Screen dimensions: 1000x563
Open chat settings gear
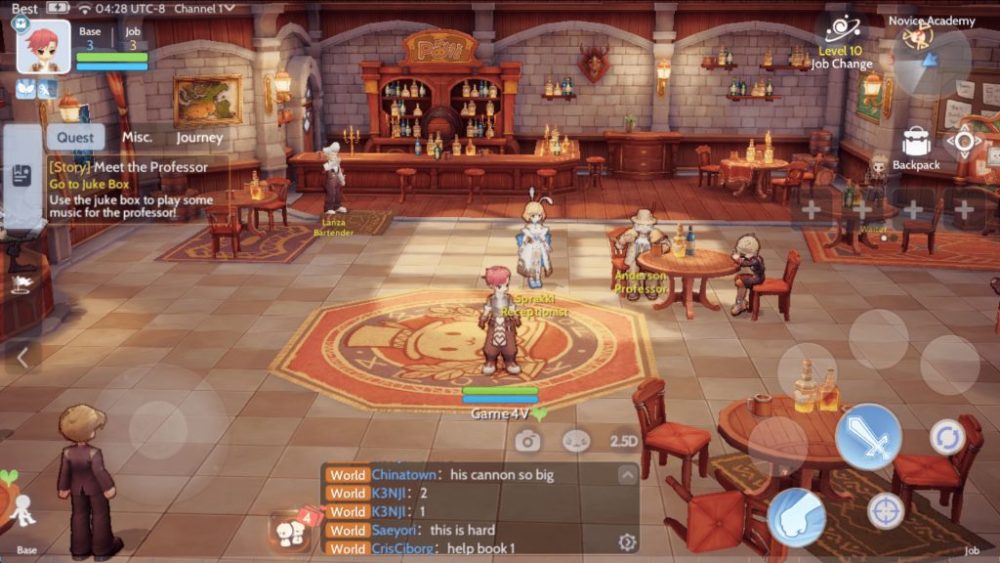(x=627, y=542)
